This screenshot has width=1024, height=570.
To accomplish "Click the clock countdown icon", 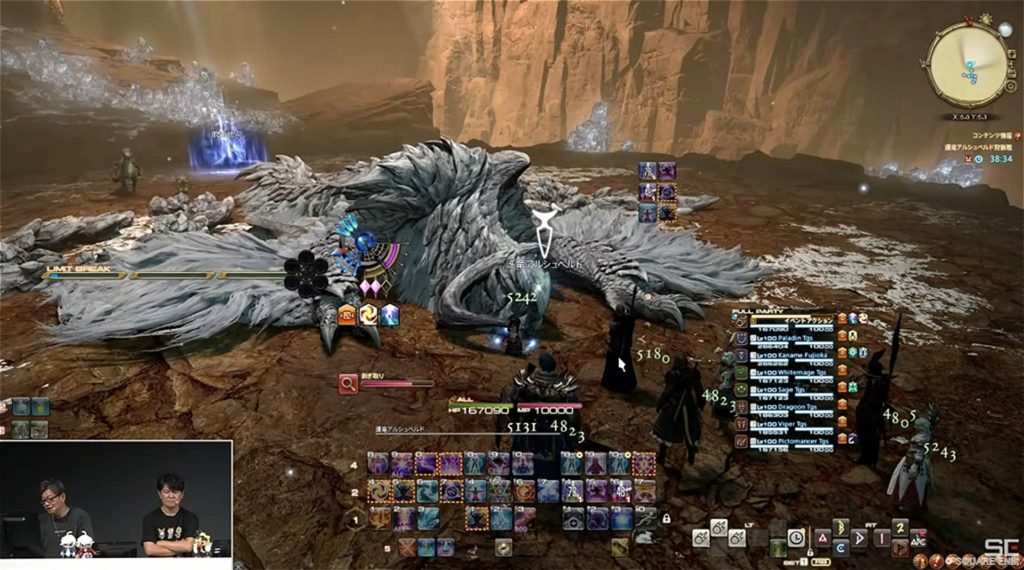I will 796,538.
